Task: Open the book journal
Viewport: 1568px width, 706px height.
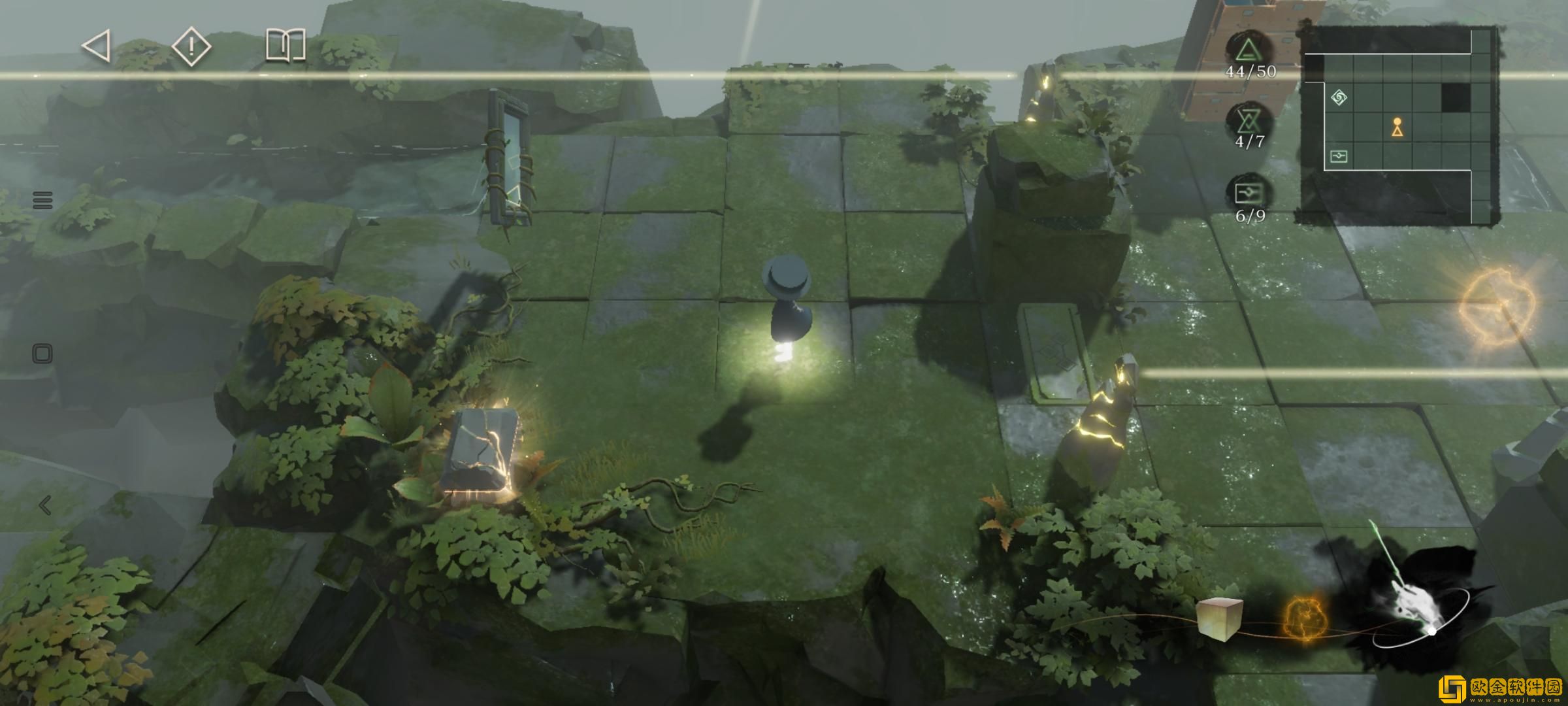Action: [x=286, y=46]
